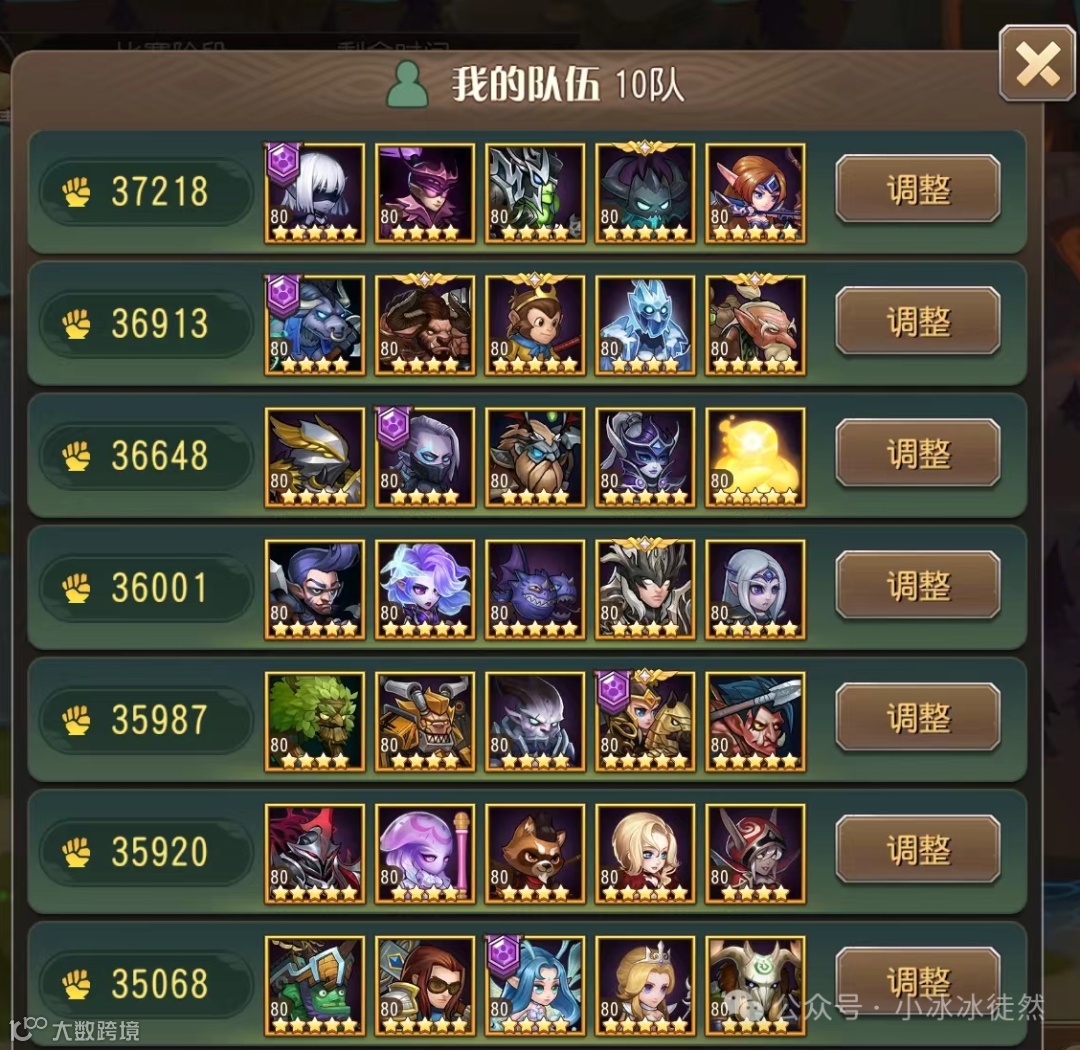Adjust the team with 36913 power
The image size is (1080, 1050).
pyautogui.click(x=918, y=321)
